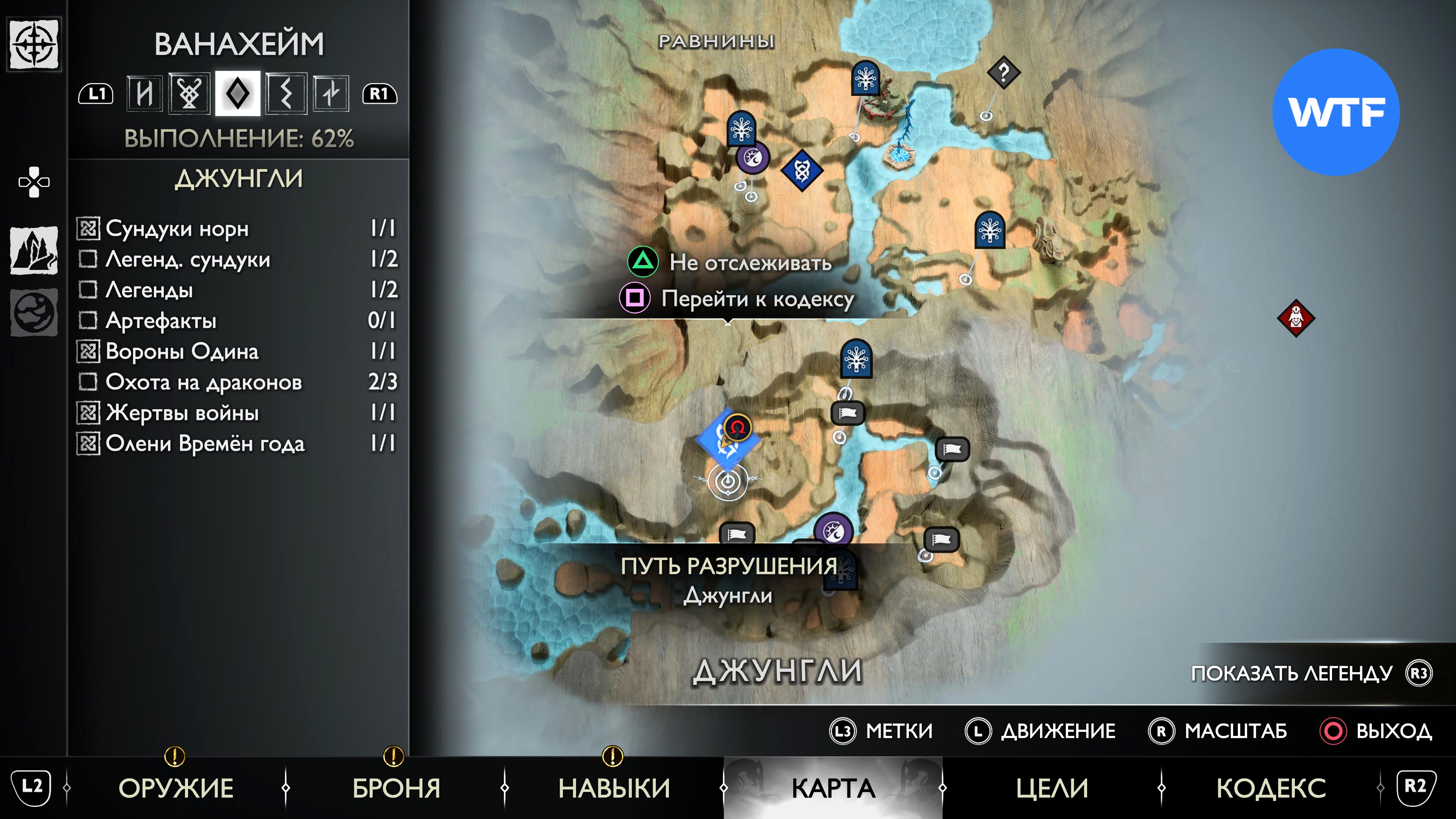The image size is (1456, 819).
Task: Choose the Легенд. сундуки row
Action: [237, 259]
